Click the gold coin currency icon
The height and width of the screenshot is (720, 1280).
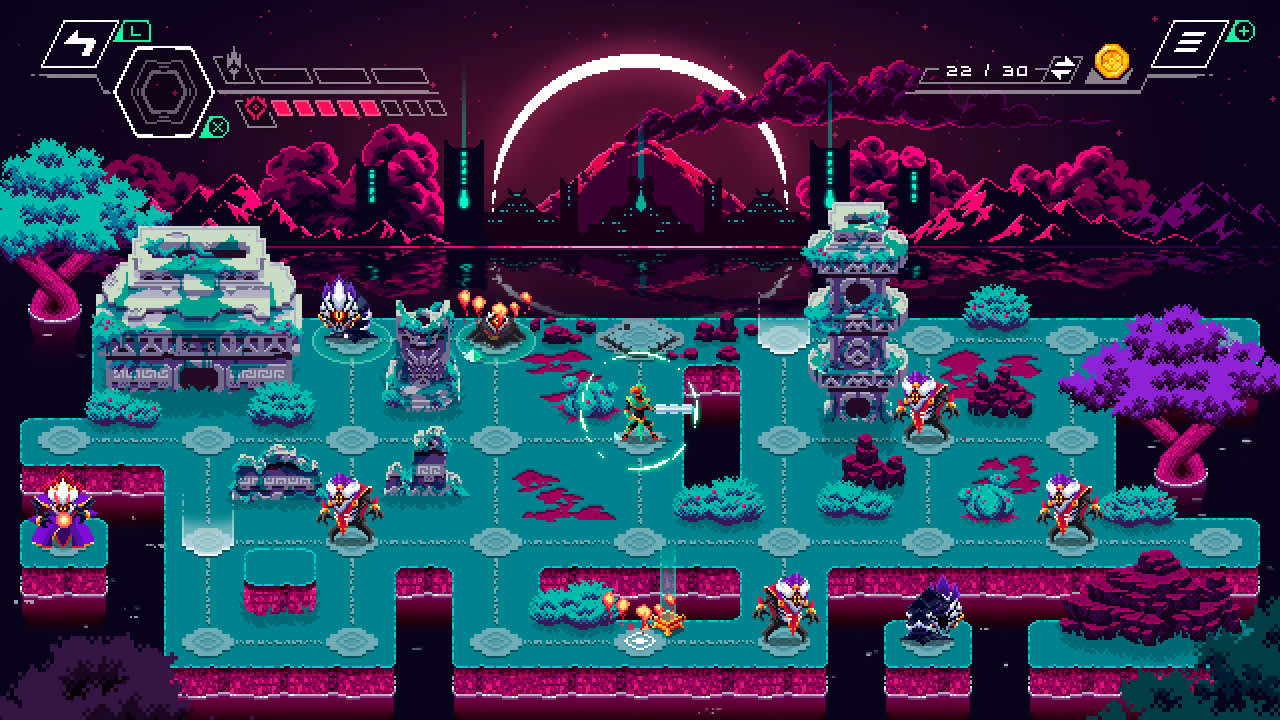1113,64
